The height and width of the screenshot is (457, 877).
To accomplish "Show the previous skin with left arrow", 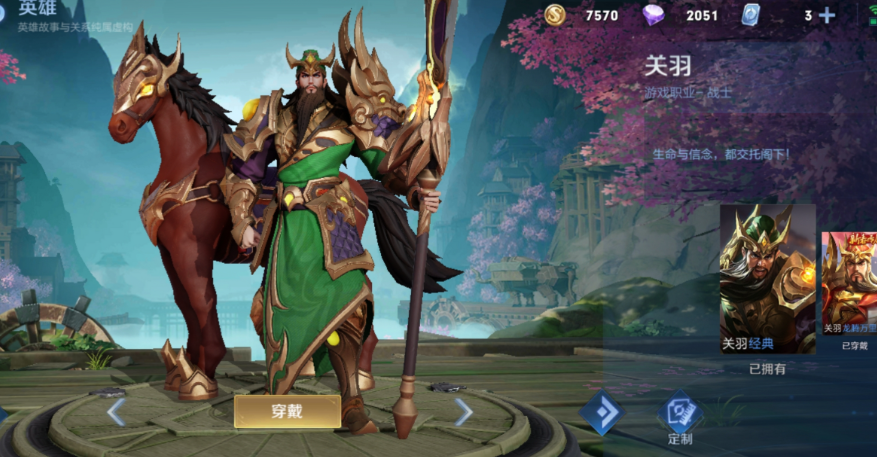I will tap(116, 411).
